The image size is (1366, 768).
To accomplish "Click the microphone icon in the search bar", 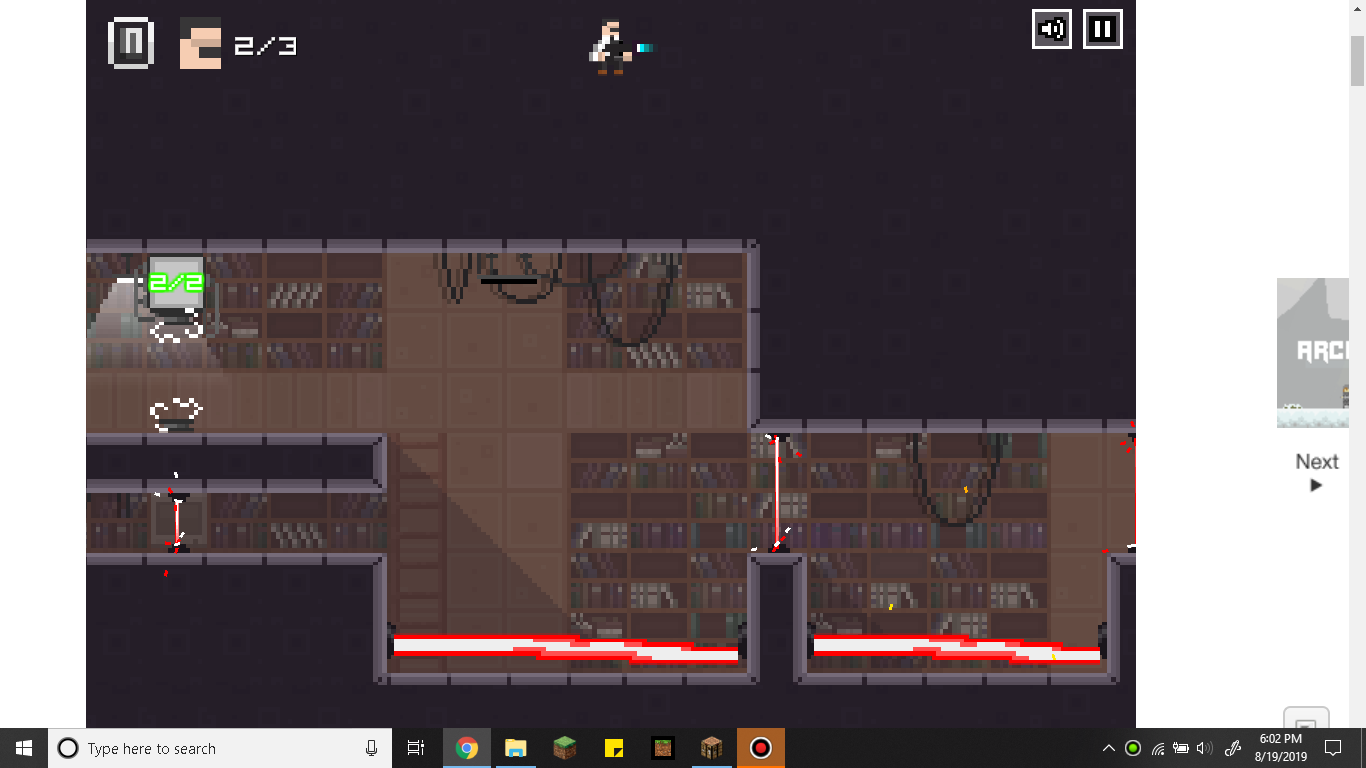I will pyautogui.click(x=370, y=748).
